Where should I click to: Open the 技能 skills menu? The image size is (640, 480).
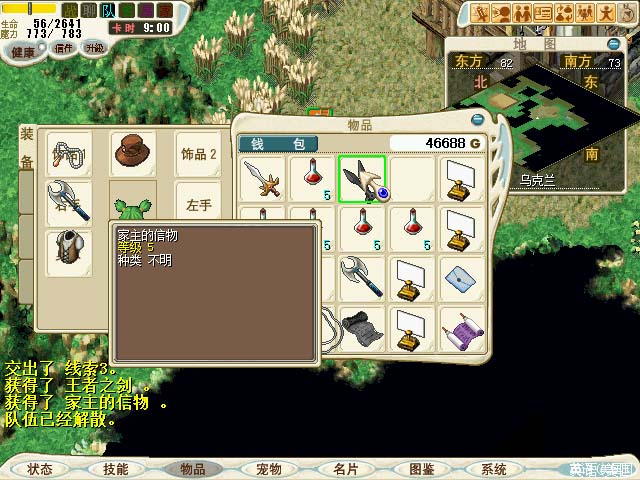pos(115,468)
